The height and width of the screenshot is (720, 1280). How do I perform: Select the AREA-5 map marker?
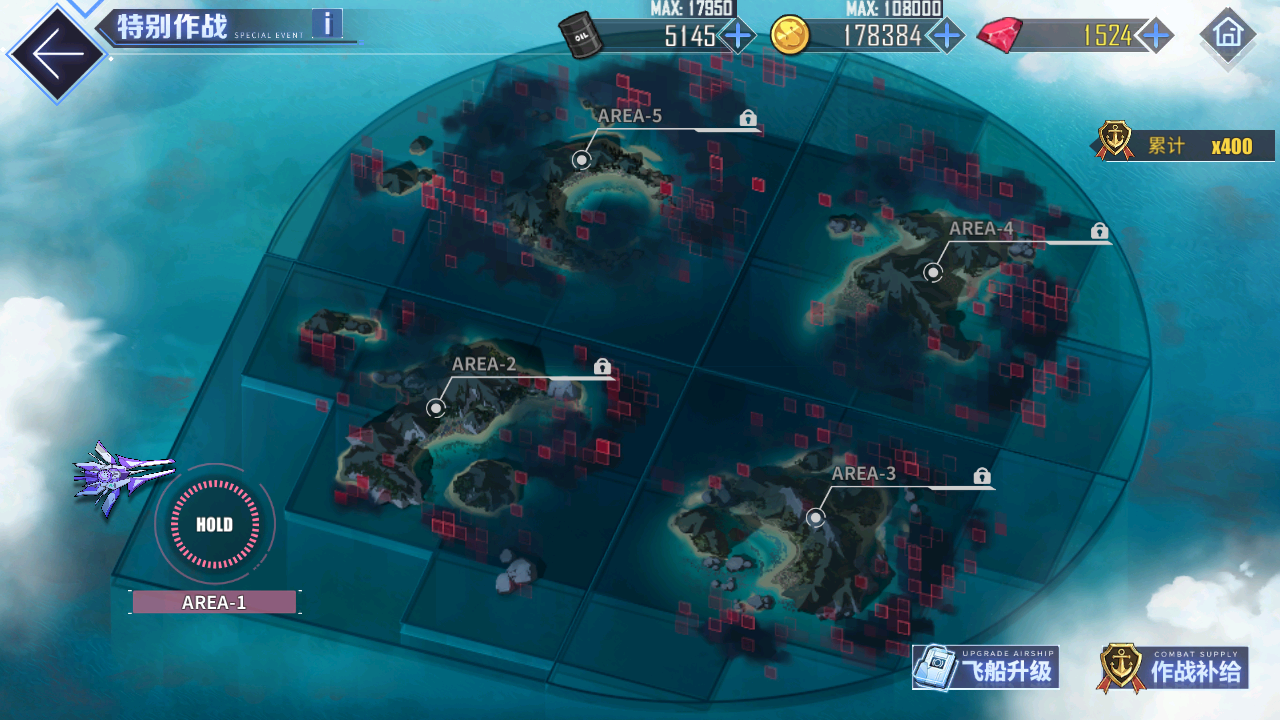click(582, 159)
